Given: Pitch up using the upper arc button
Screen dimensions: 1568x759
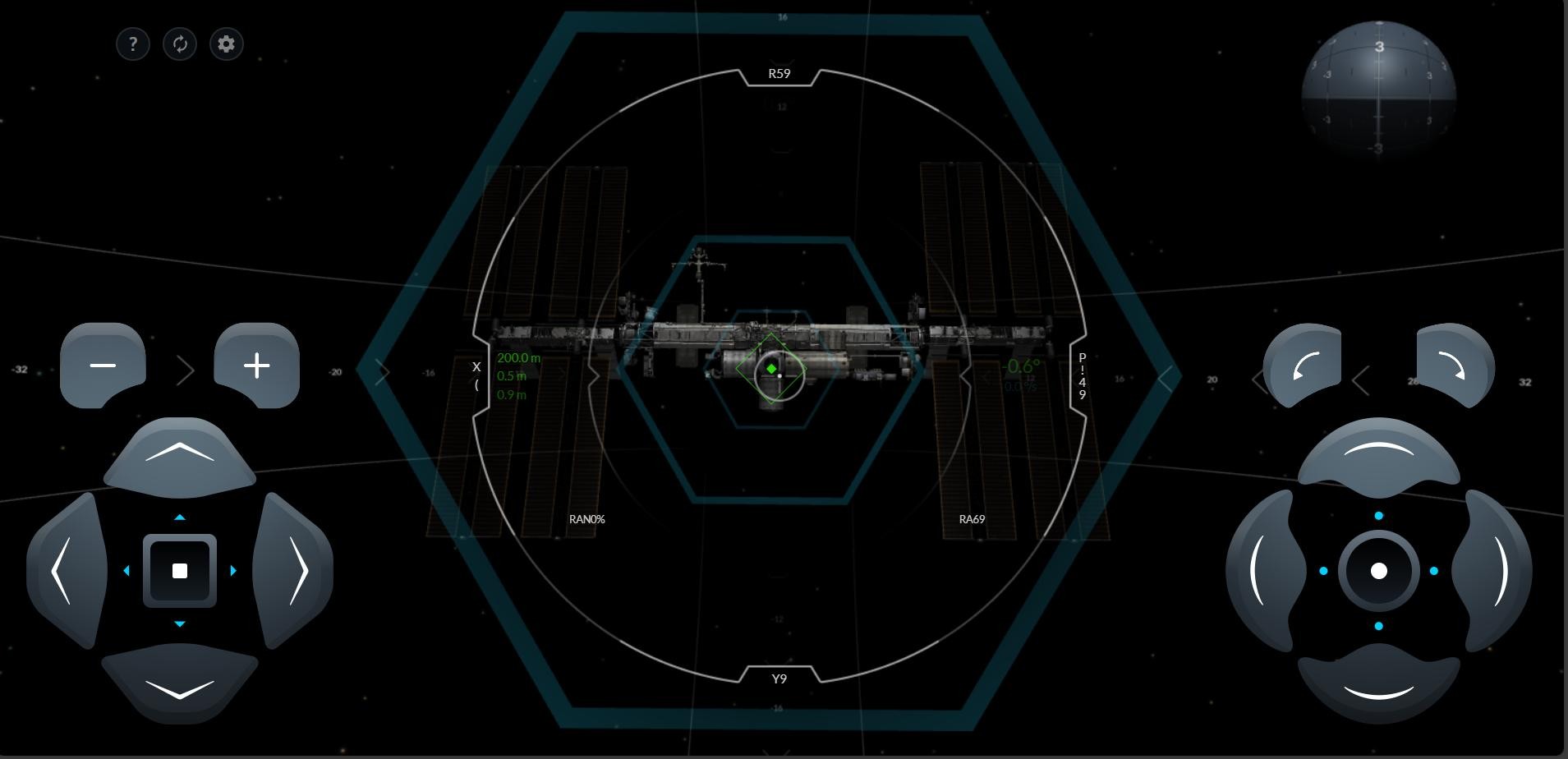Looking at the screenshot, I should (1378, 456).
